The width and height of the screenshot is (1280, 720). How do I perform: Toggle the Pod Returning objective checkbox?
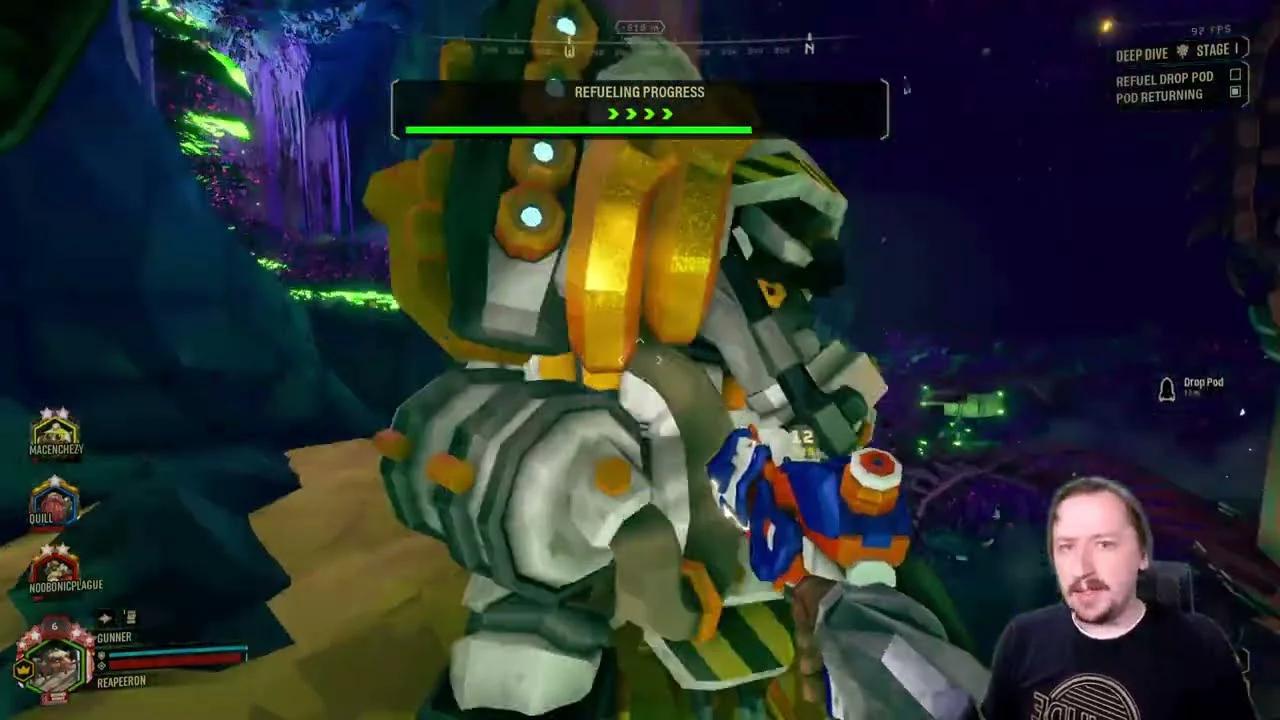(1236, 91)
